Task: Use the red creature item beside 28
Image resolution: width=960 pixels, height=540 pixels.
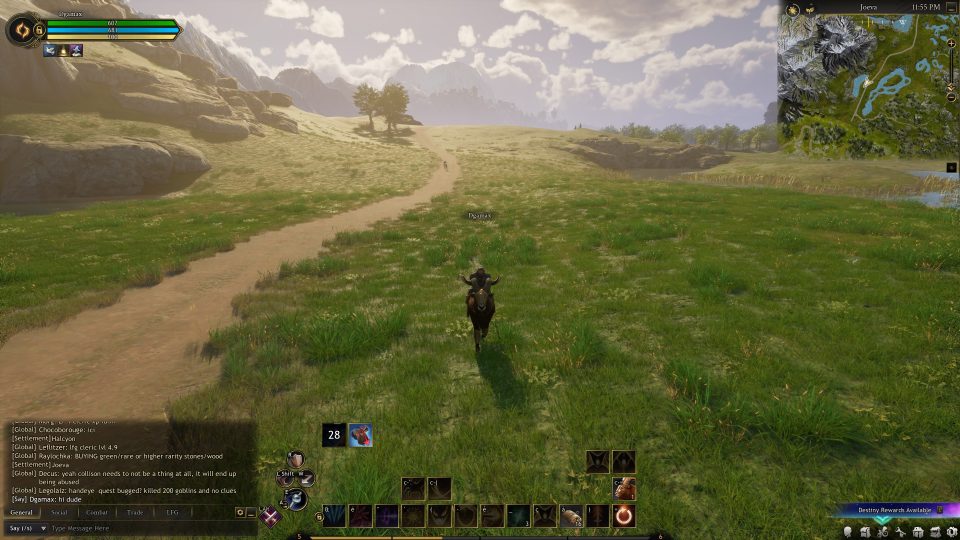Action: 361,435
